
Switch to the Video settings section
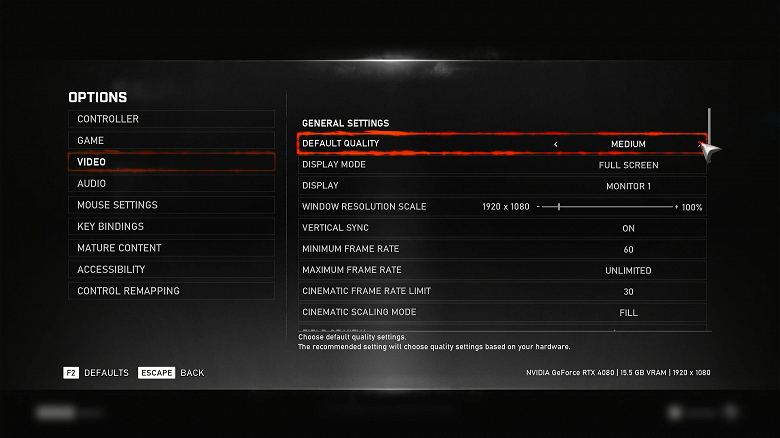click(x=170, y=162)
